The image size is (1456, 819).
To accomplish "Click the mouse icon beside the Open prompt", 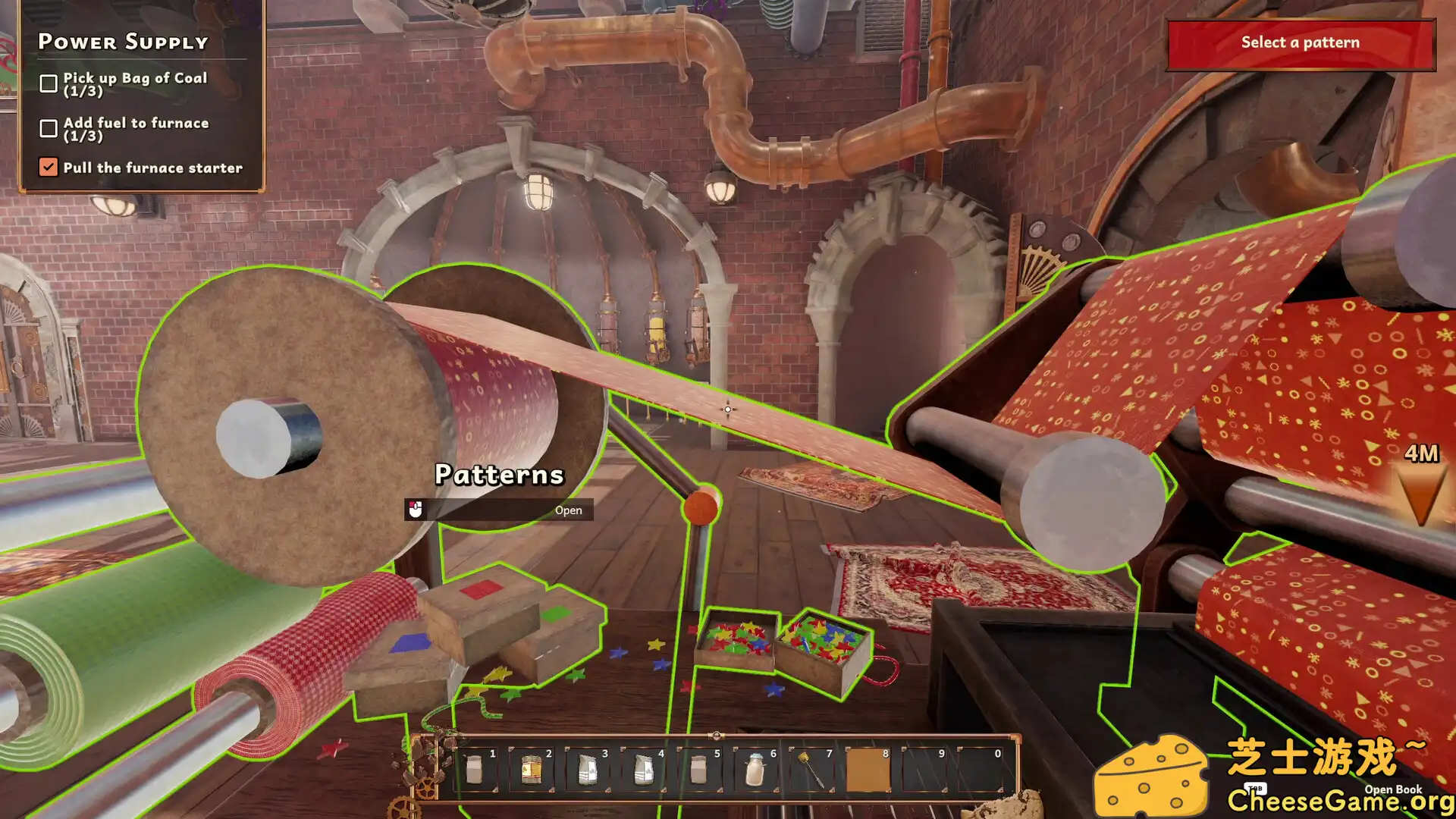I will coord(416,510).
